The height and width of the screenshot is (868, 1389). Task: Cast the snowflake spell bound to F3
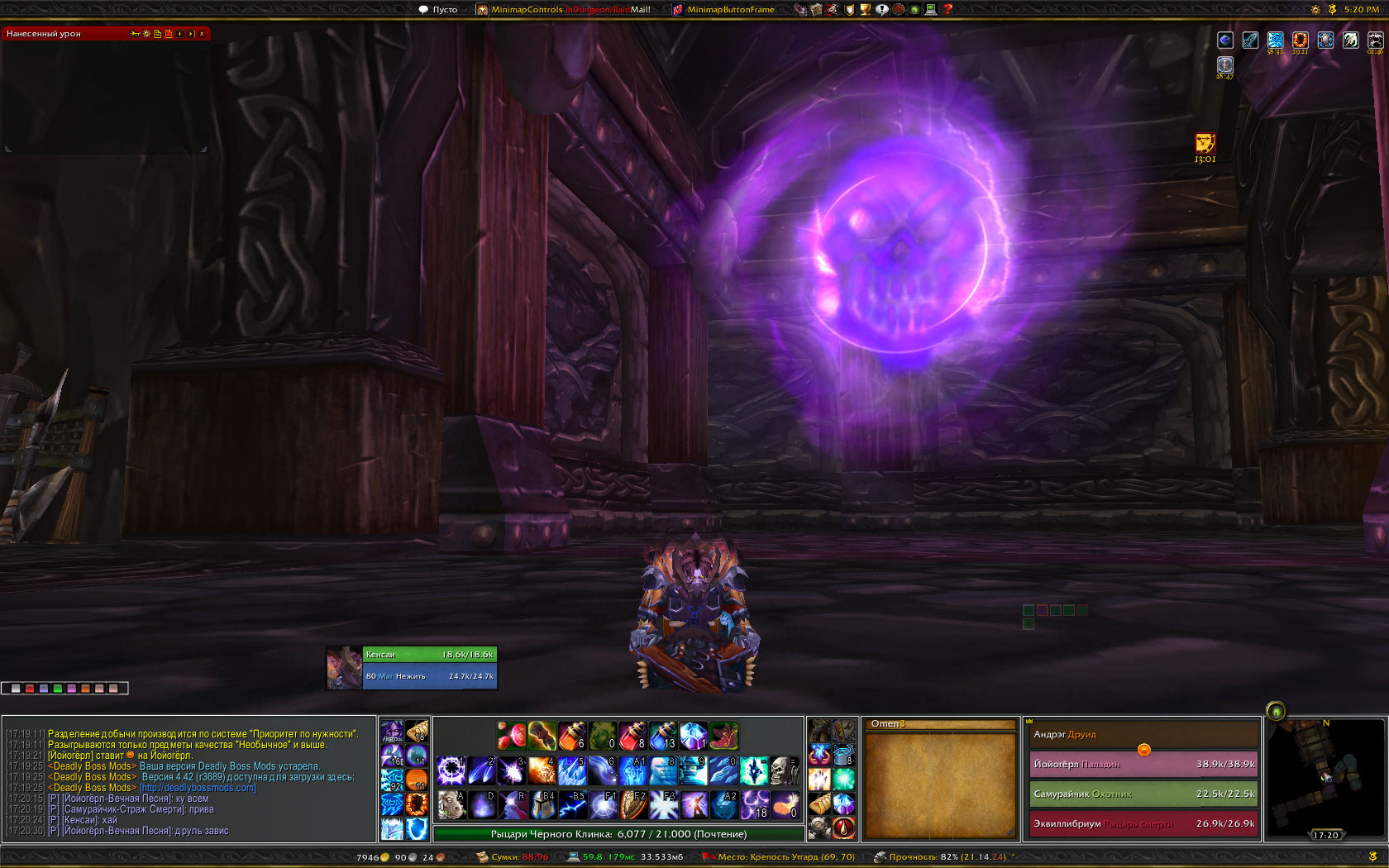coord(663,804)
